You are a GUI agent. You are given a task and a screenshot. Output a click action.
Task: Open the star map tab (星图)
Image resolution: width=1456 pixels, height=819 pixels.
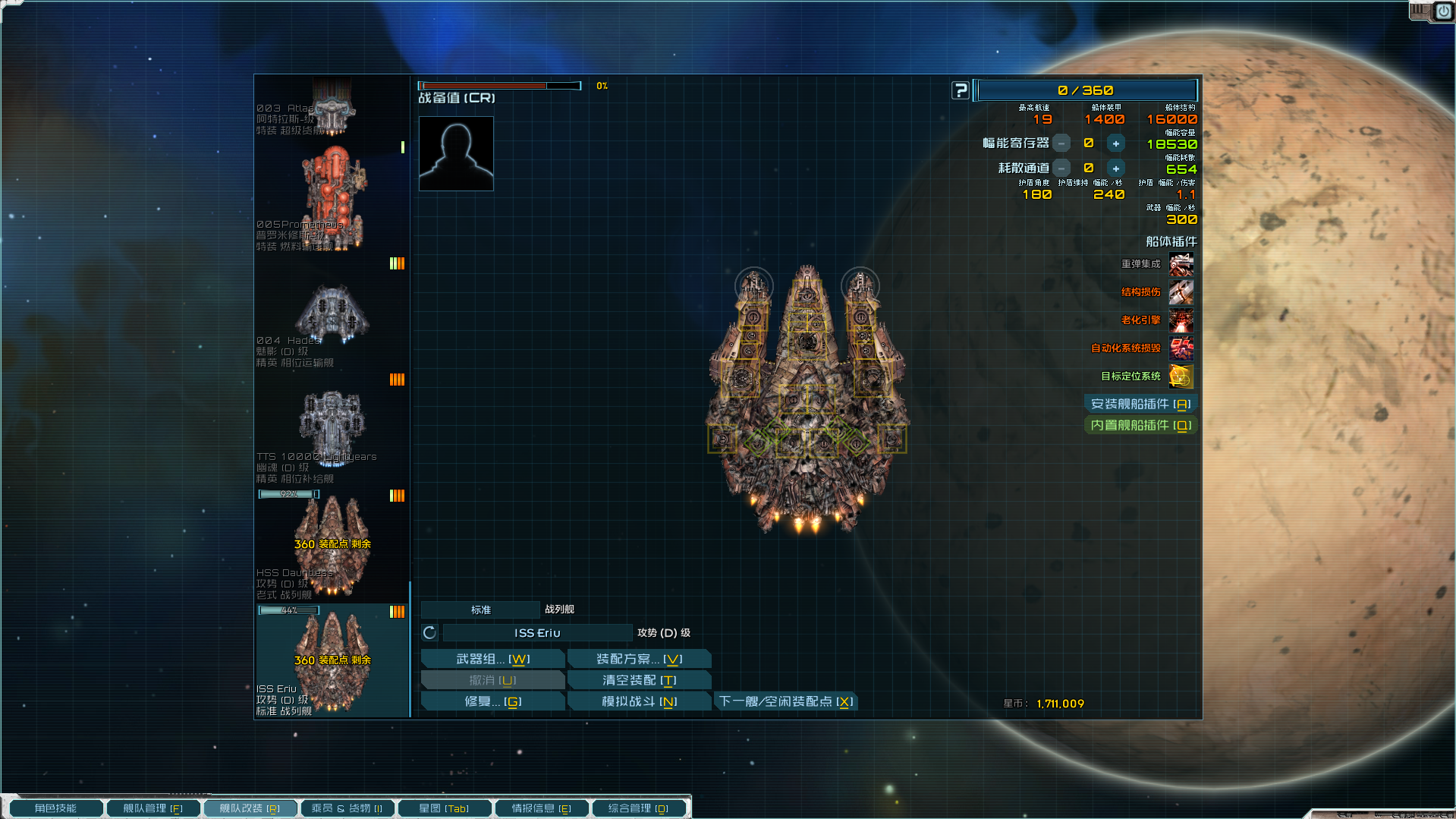click(x=444, y=808)
